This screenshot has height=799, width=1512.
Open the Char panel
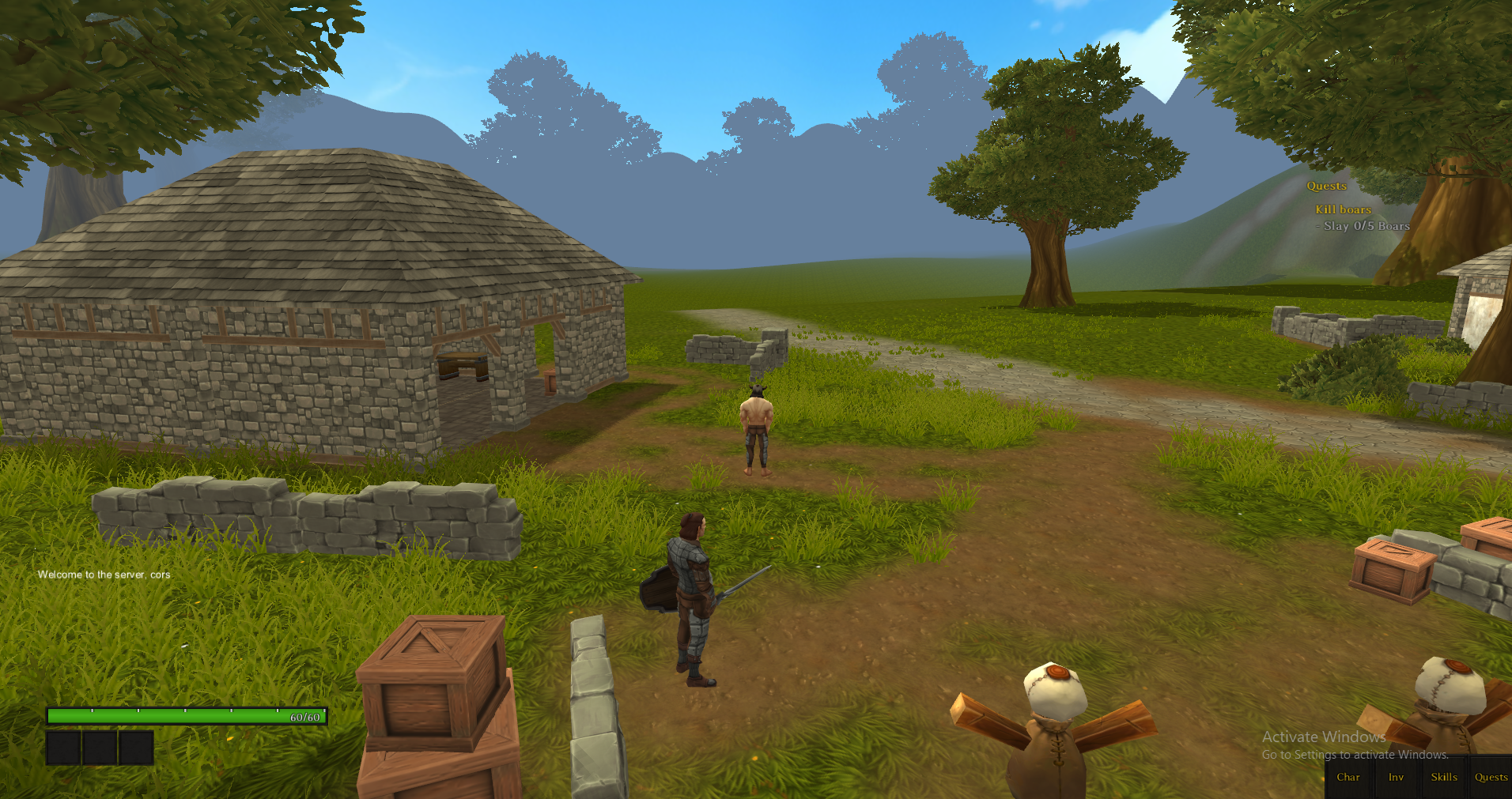[x=1348, y=777]
